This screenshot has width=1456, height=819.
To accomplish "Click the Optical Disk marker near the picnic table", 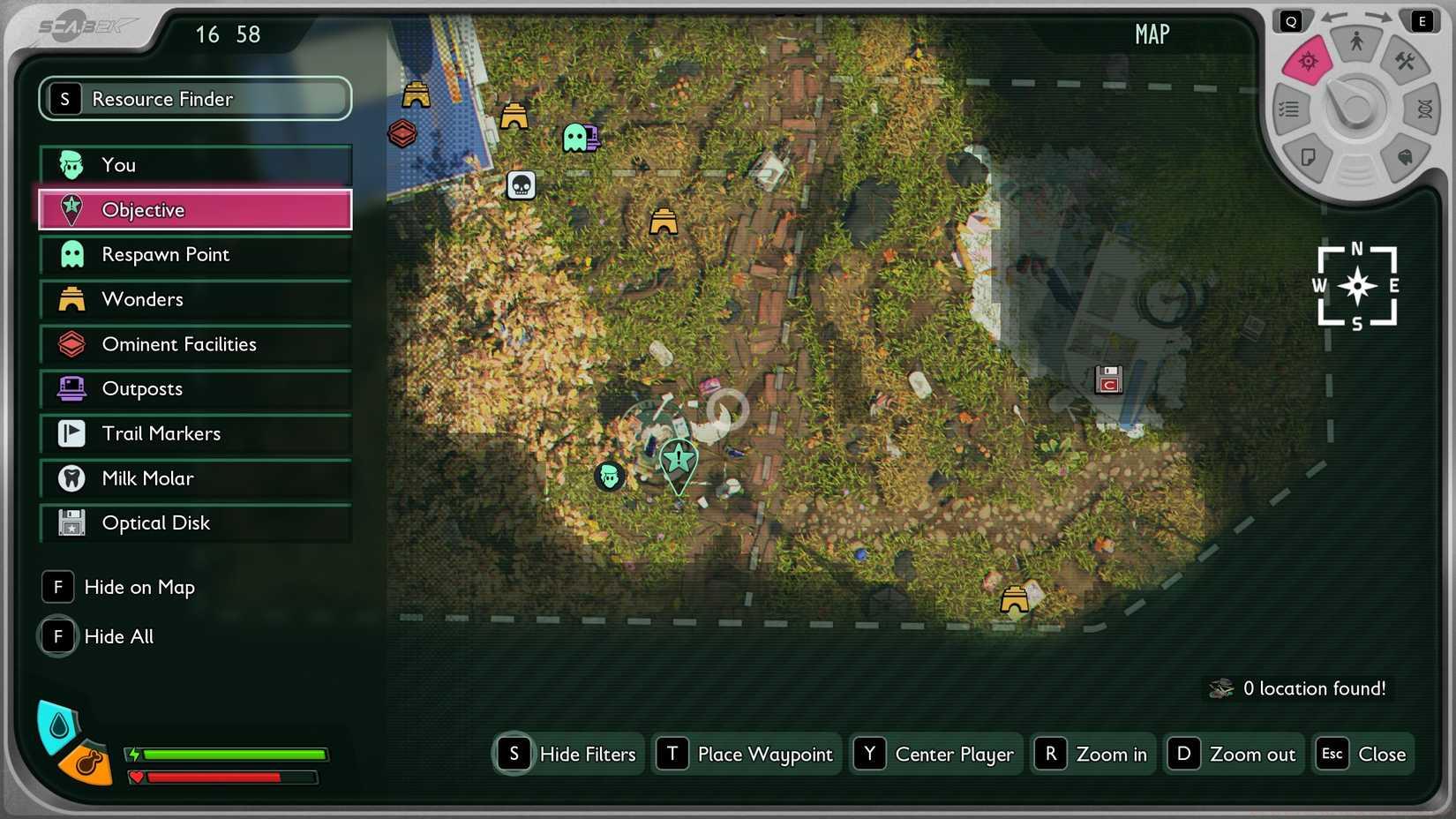I will [1108, 379].
